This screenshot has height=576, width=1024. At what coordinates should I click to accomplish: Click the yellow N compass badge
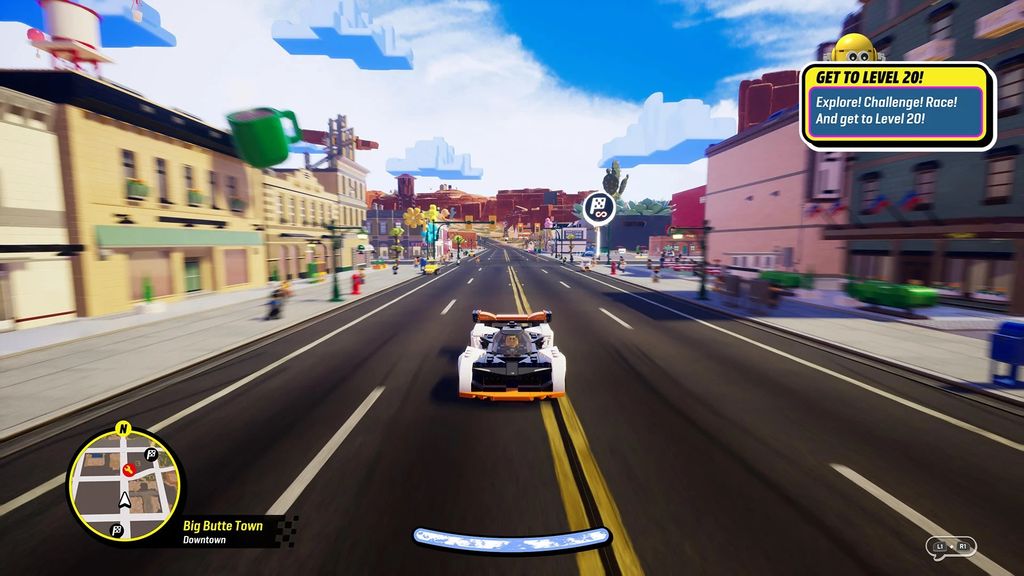pyautogui.click(x=124, y=429)
